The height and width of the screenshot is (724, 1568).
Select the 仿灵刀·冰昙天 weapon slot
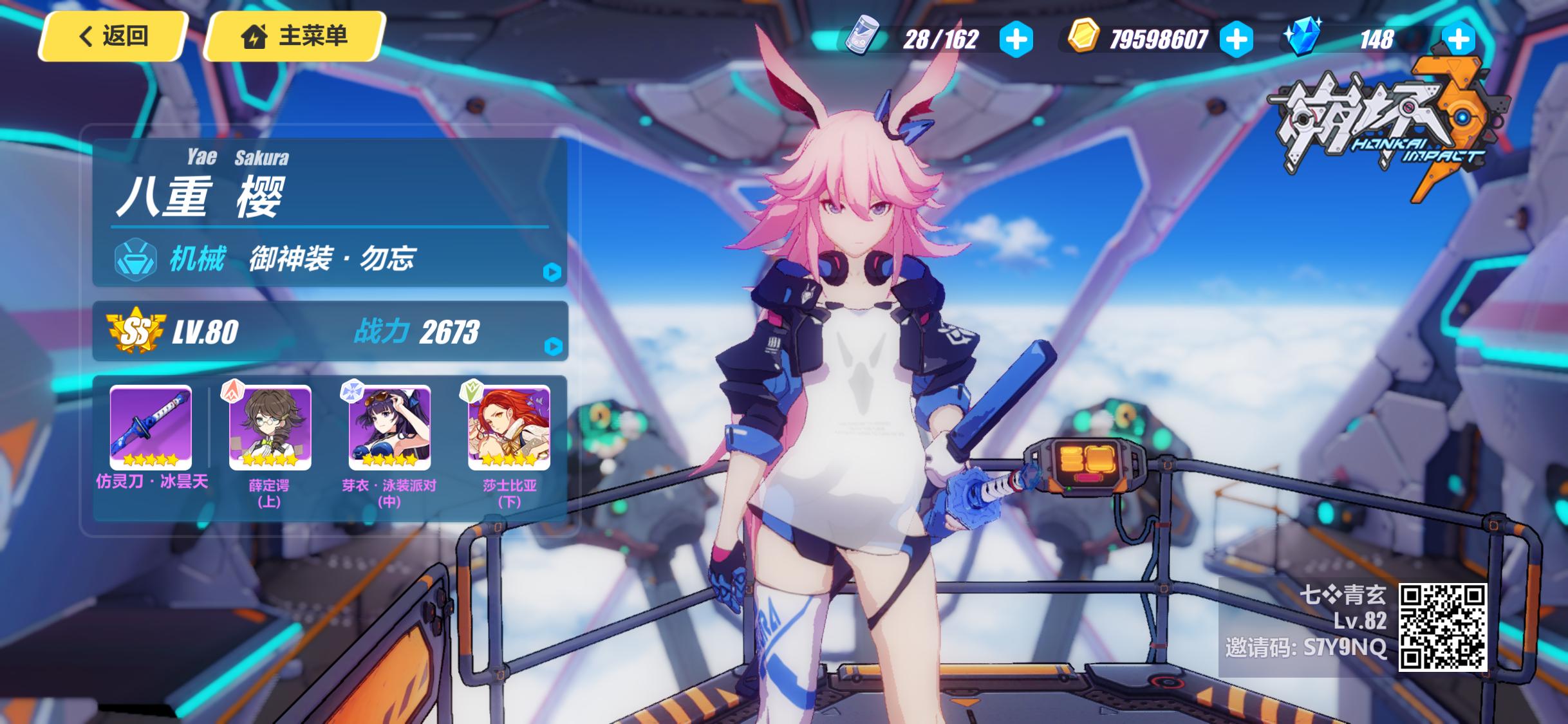(x=151, y=427)
